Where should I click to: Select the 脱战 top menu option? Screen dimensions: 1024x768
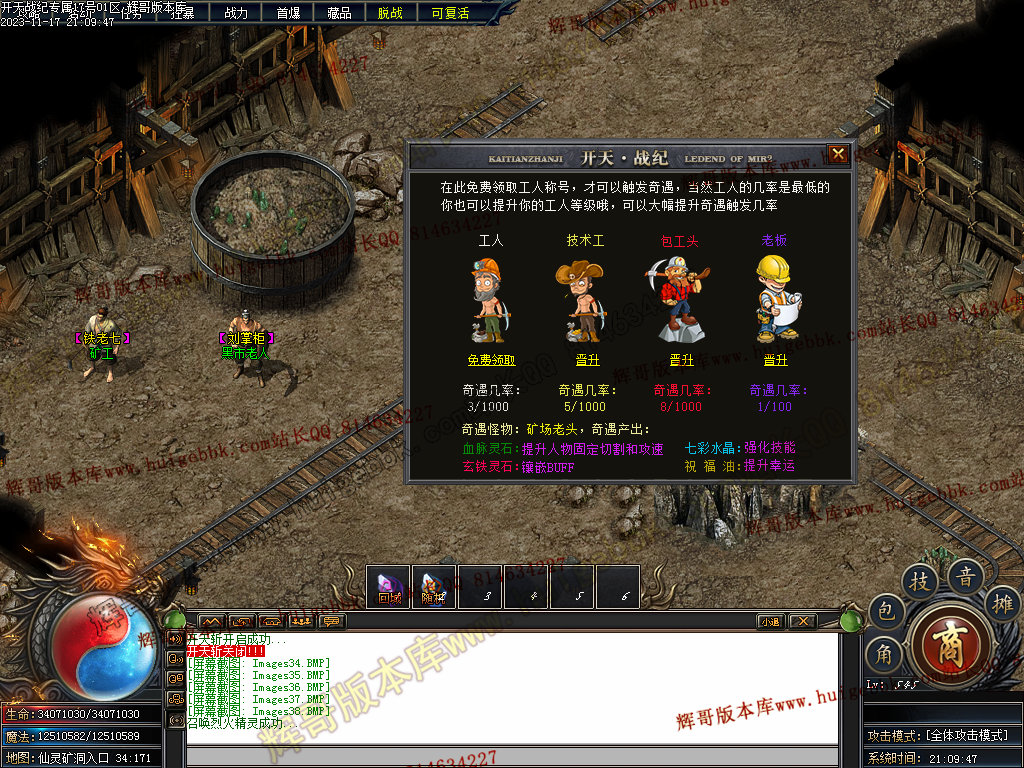click(x=391, y=13)
